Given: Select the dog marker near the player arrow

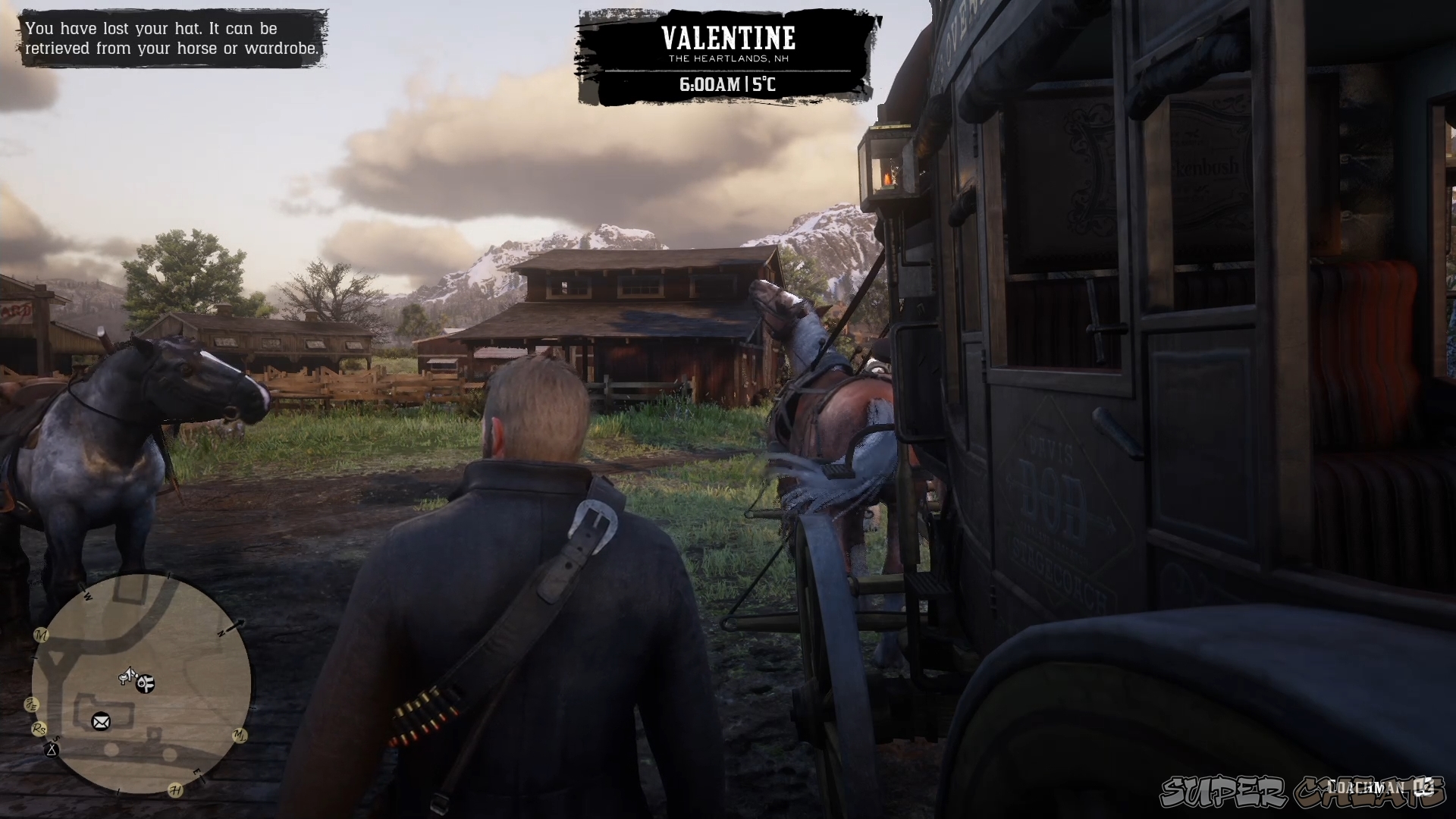Looking at the screenshot, I should pos(144,683).
